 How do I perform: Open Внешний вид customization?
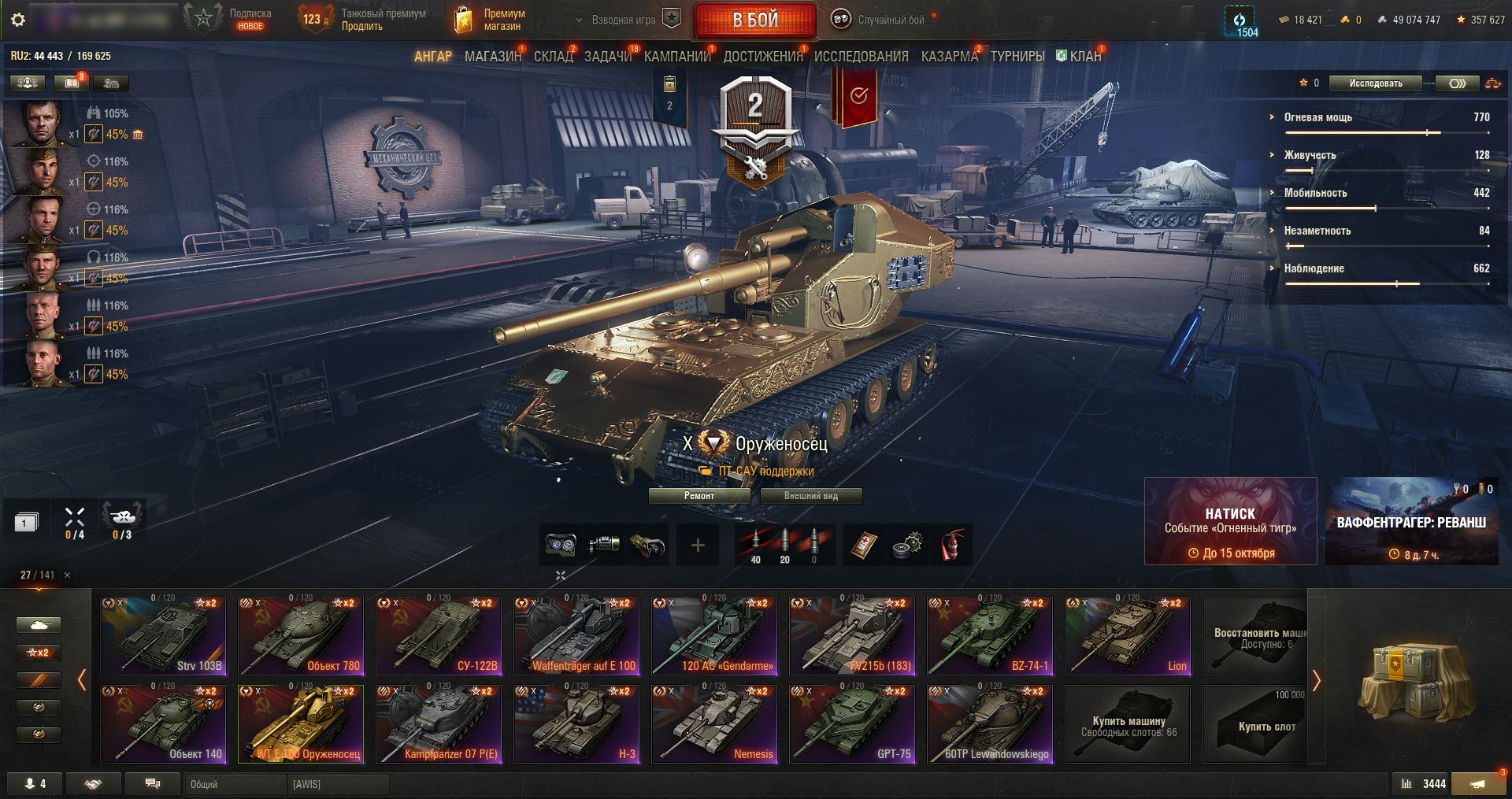click(x=810, y=496)
